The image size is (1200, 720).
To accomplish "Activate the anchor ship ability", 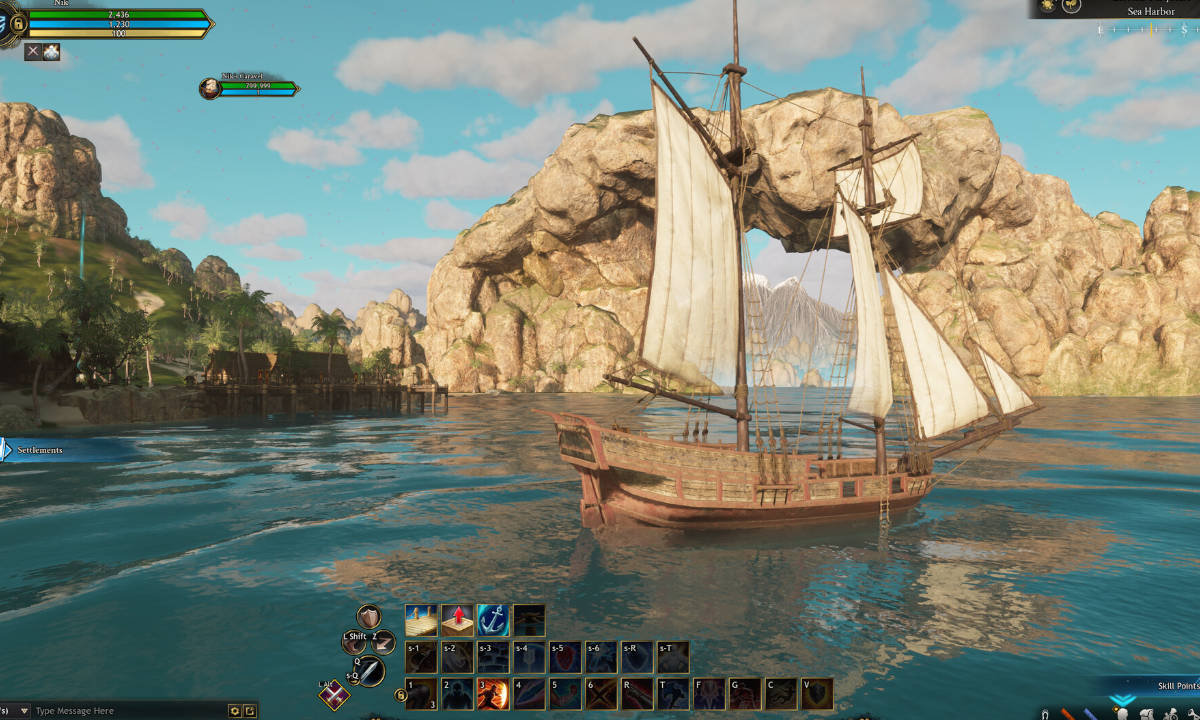I will pyautogui.click(x=493, y=621).
